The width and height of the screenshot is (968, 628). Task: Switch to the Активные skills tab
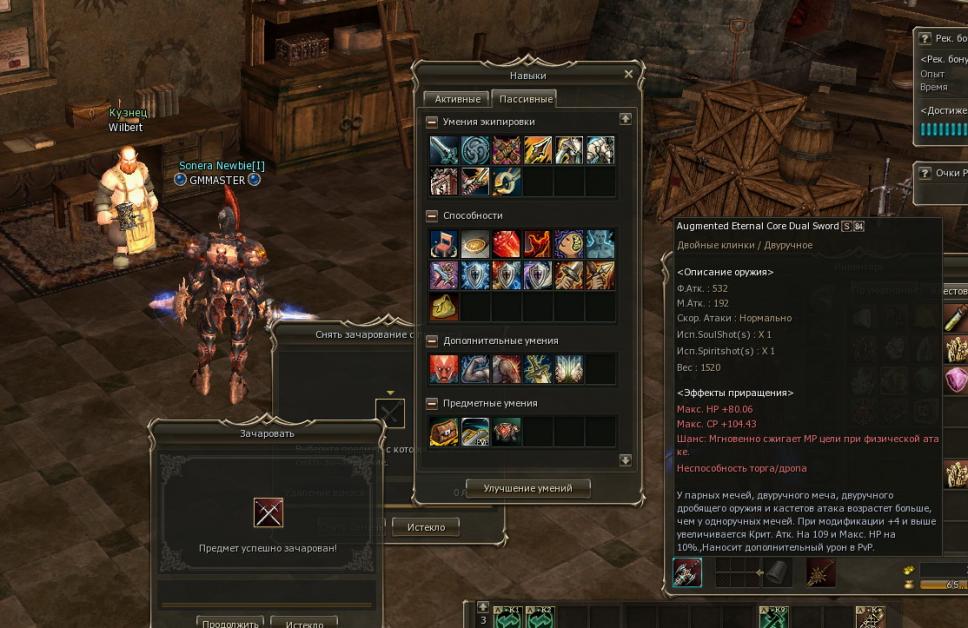455,99
